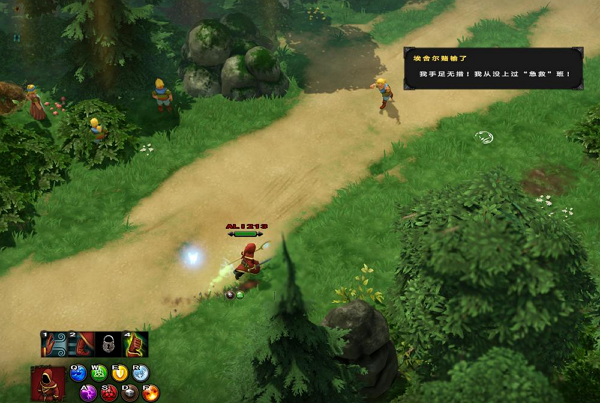Image resolution: width=600 pixels, height=403 pixels.
Task: Click the red-robed wizard portrait
Action: 45,383
